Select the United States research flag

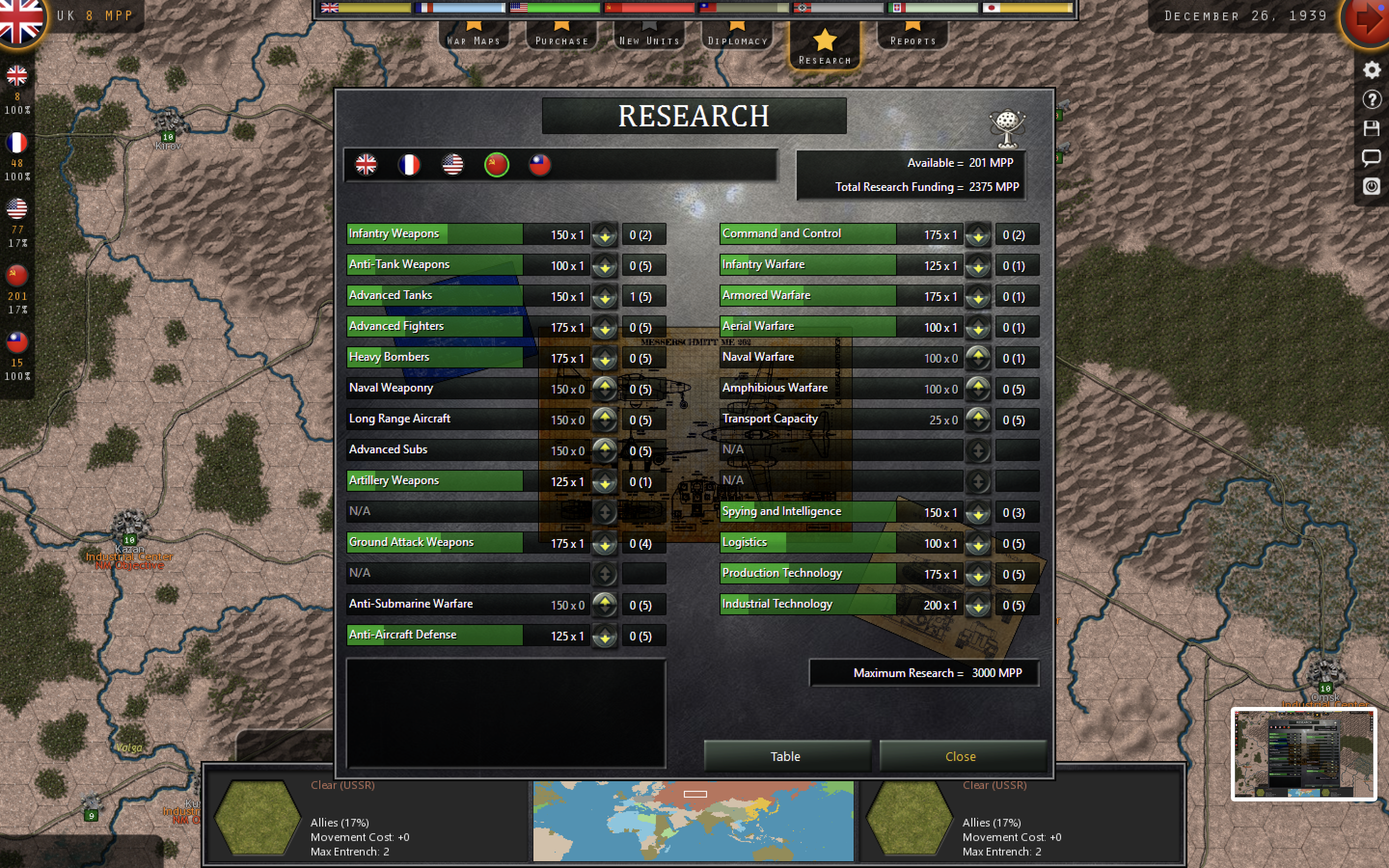pyautogui.click(x=453, y=165)
